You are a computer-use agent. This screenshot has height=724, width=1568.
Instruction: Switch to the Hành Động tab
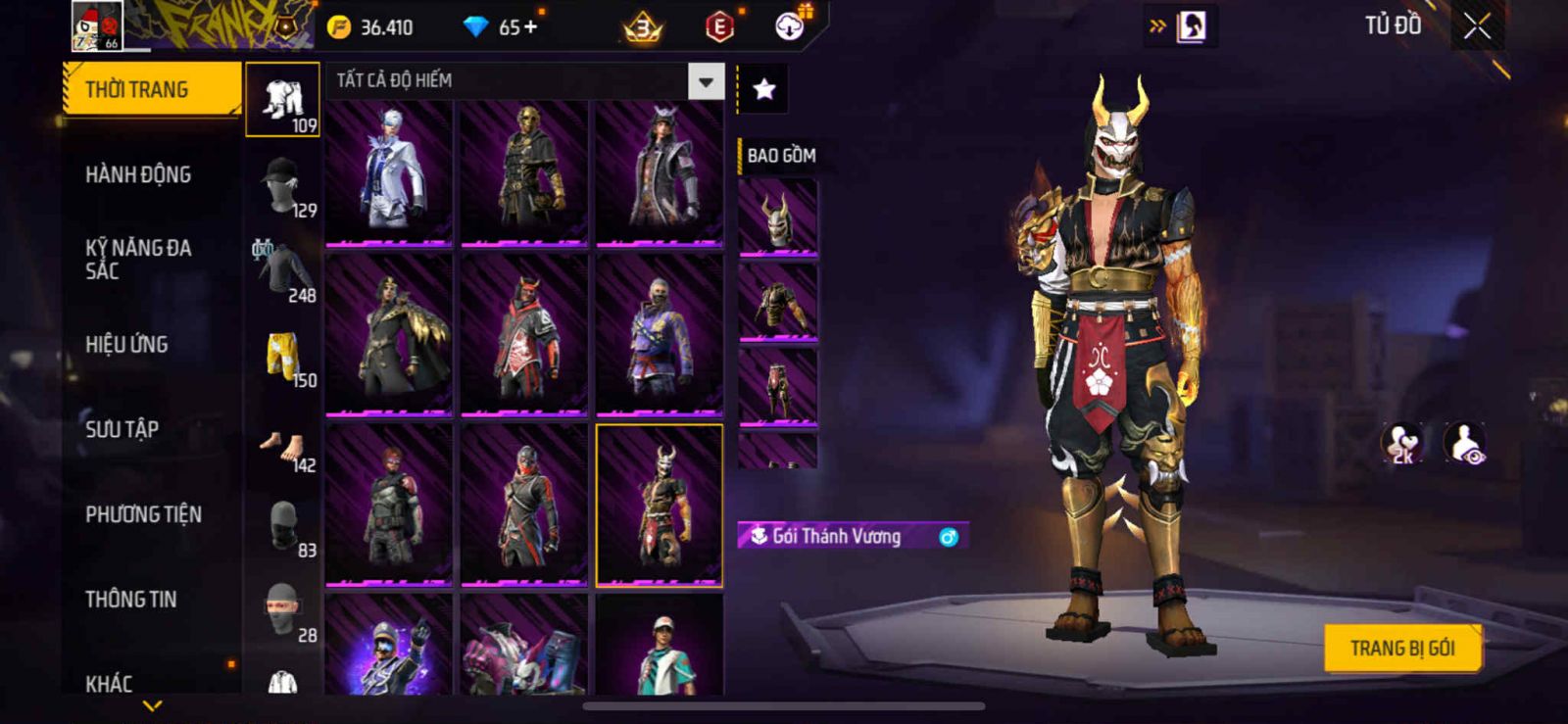coord(138,174)
